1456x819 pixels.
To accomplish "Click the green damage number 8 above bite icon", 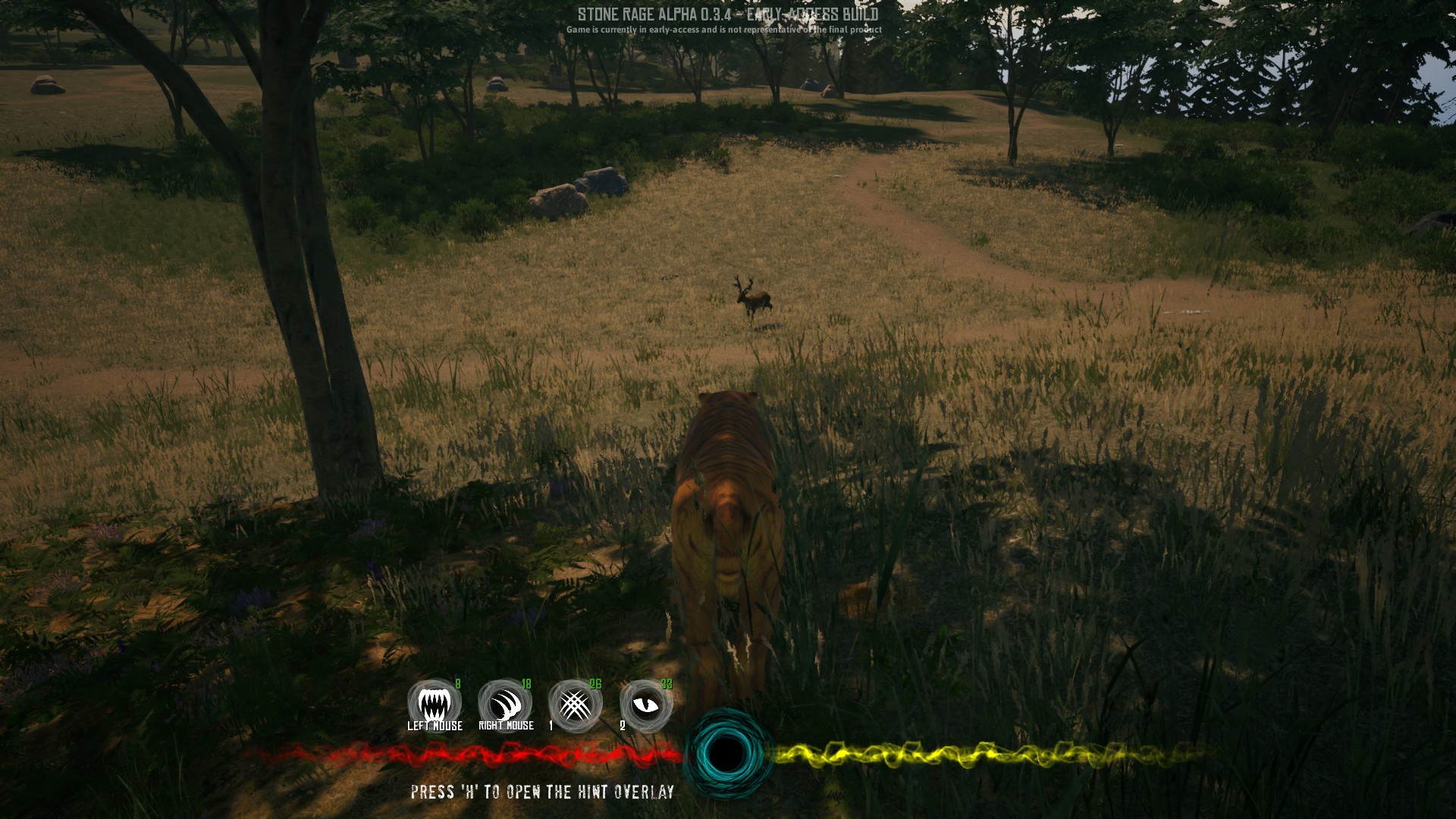I will coord(458,683).
